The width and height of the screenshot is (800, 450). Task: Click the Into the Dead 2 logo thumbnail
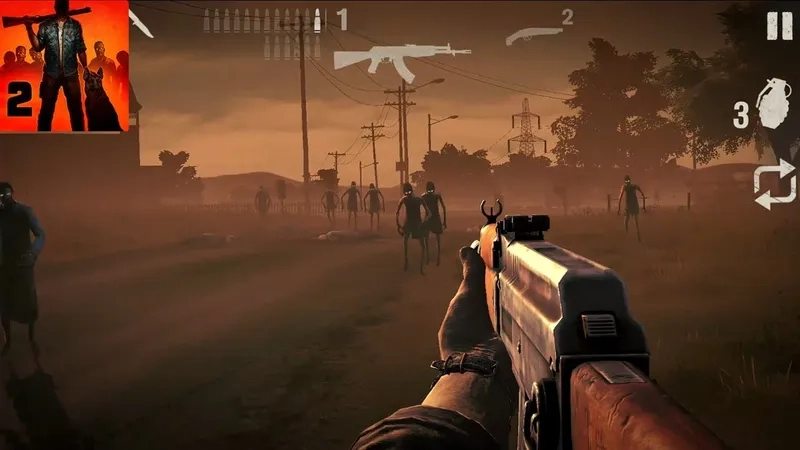pos(64,66)
